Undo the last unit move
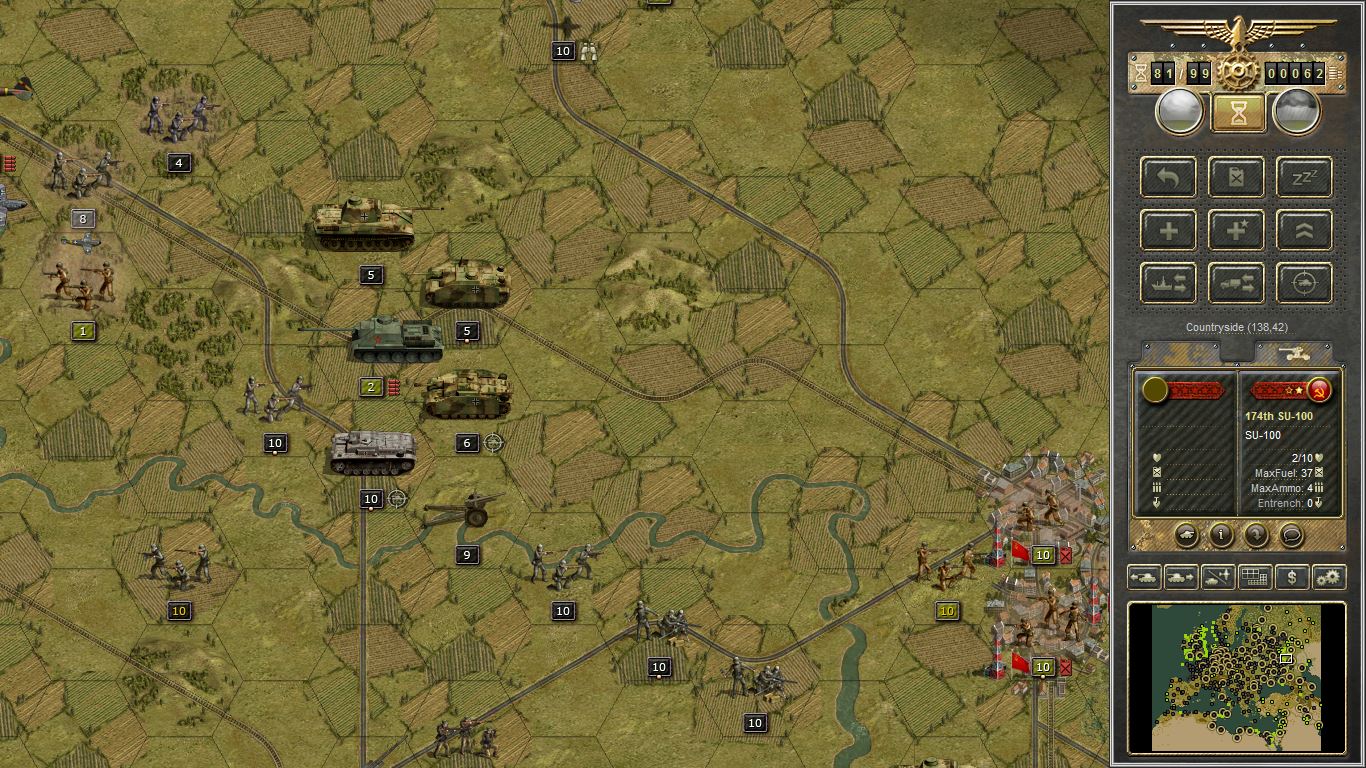This screenshot has height=768, width=1366. 1167,178
